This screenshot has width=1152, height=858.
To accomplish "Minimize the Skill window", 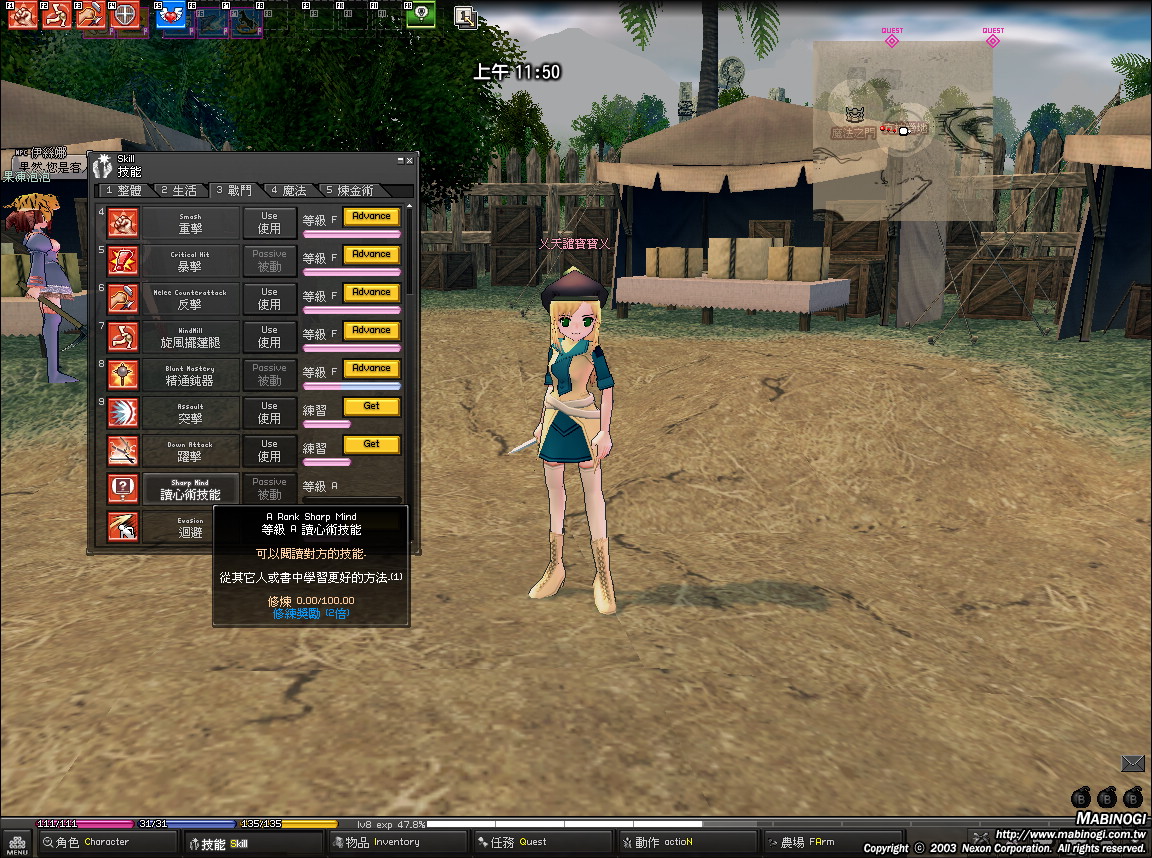I will [x=399, y=160].
